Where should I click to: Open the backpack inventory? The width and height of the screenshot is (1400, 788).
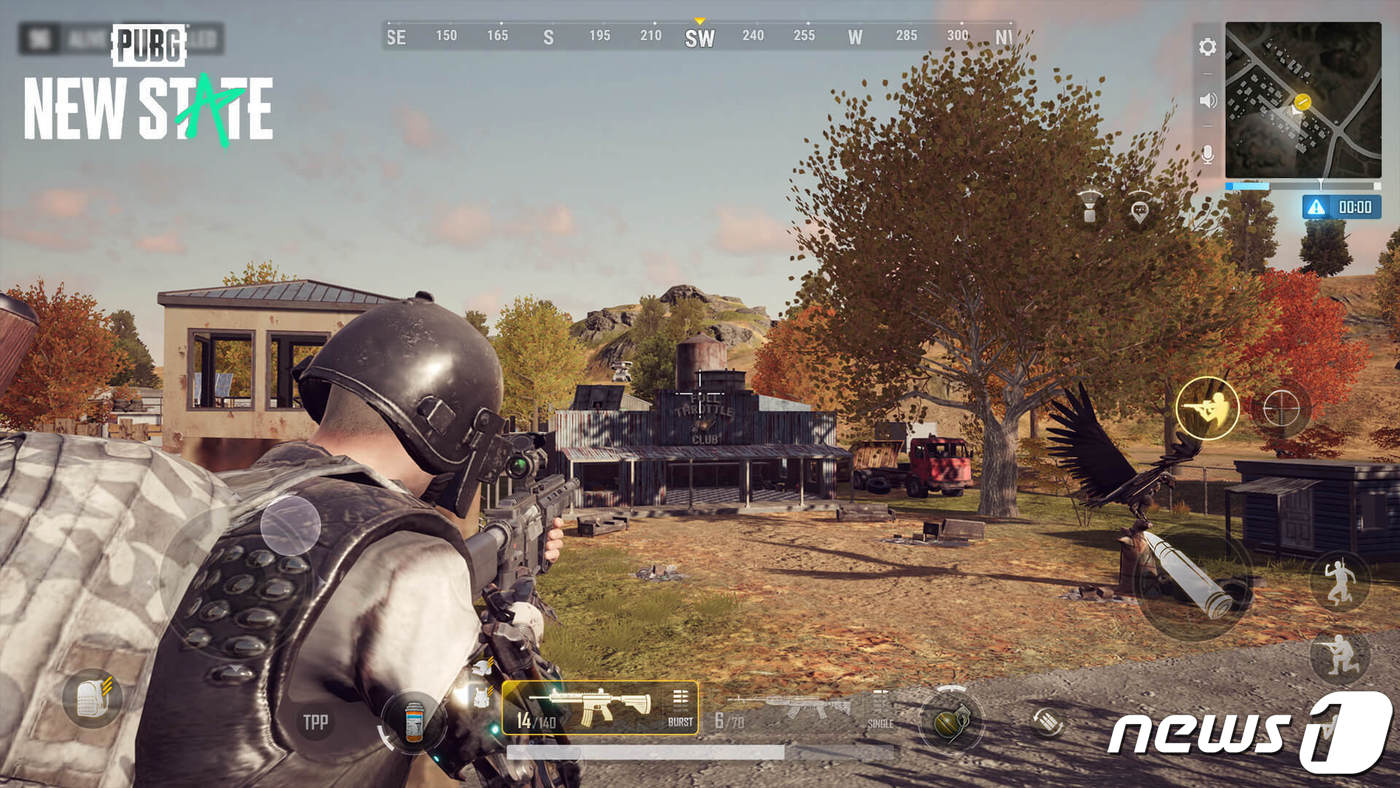(93, 697)
